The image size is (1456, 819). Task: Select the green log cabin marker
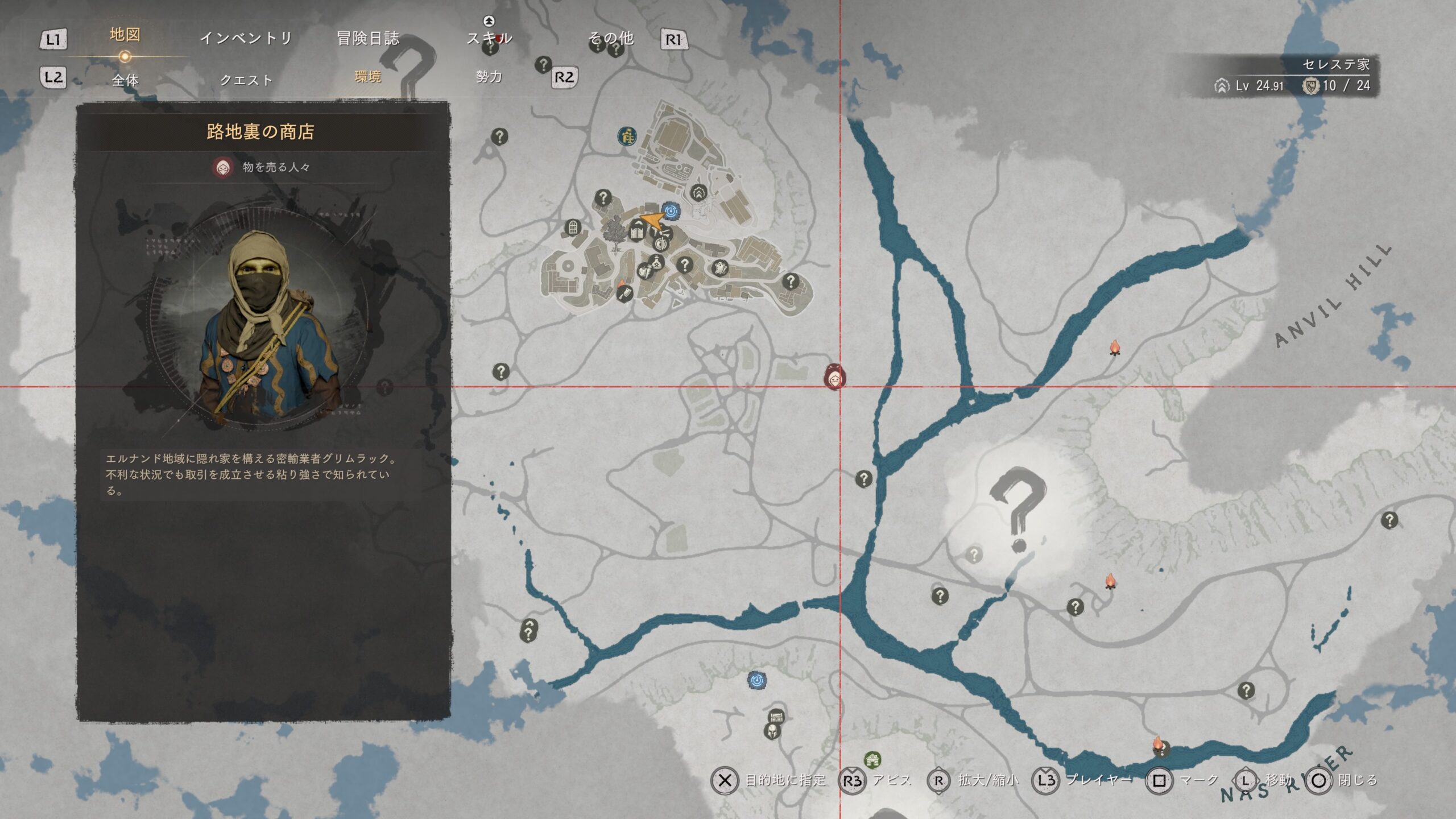click(x=872, y=759)
